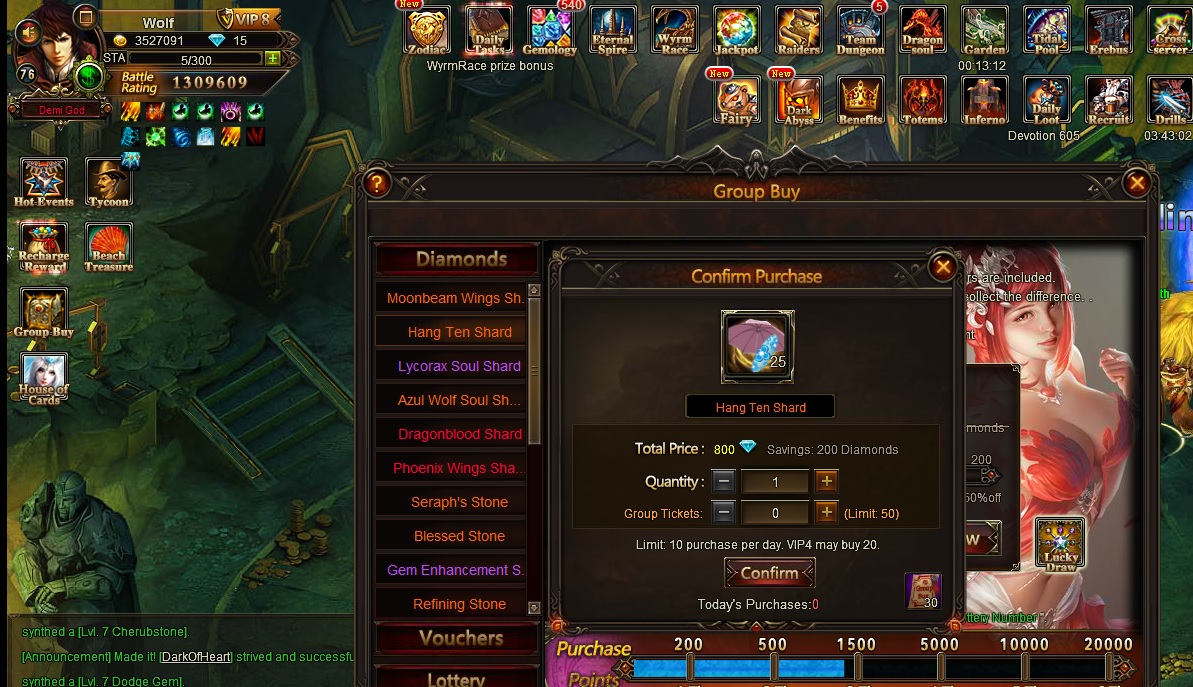Viewport: 1193px width, 687px height.
Task: Decrease the purchase quantity
Action: (724, 481)
